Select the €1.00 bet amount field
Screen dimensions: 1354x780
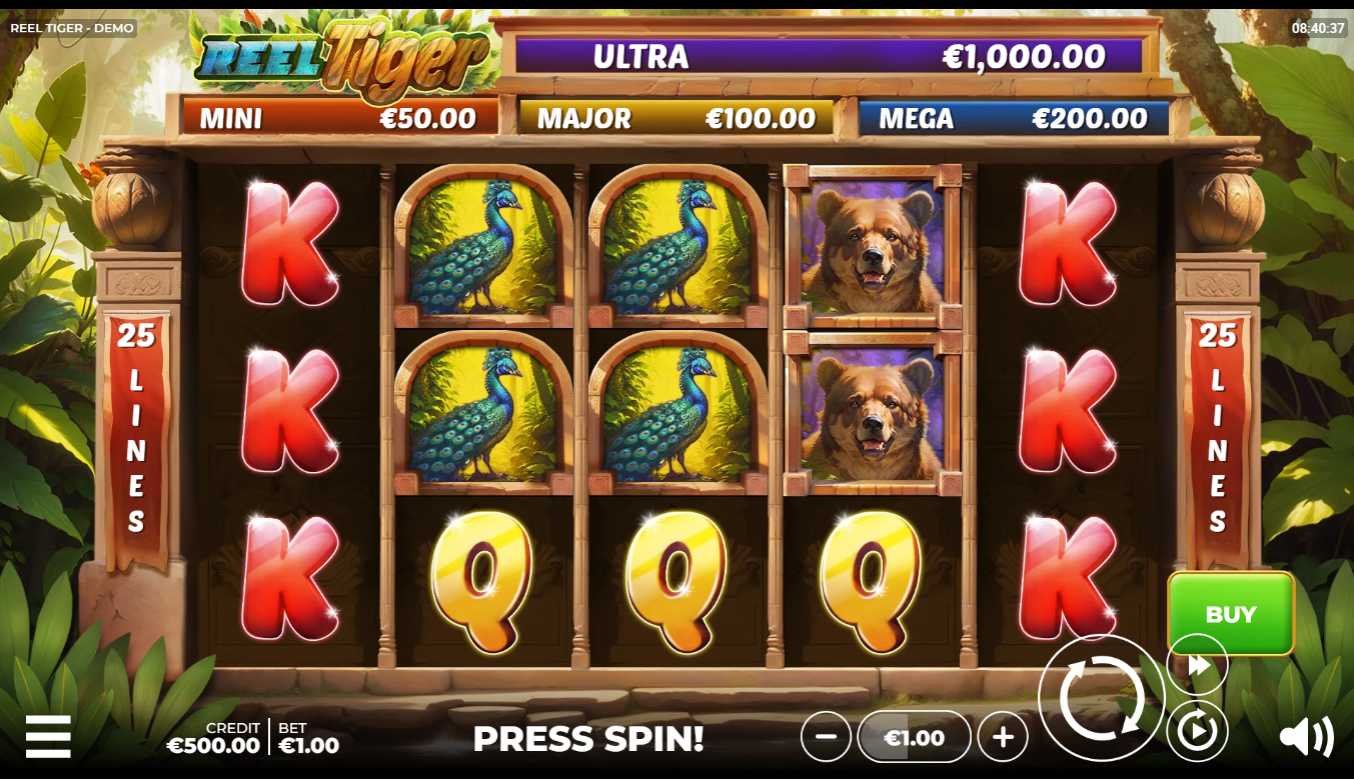click(x=914, y=738)
